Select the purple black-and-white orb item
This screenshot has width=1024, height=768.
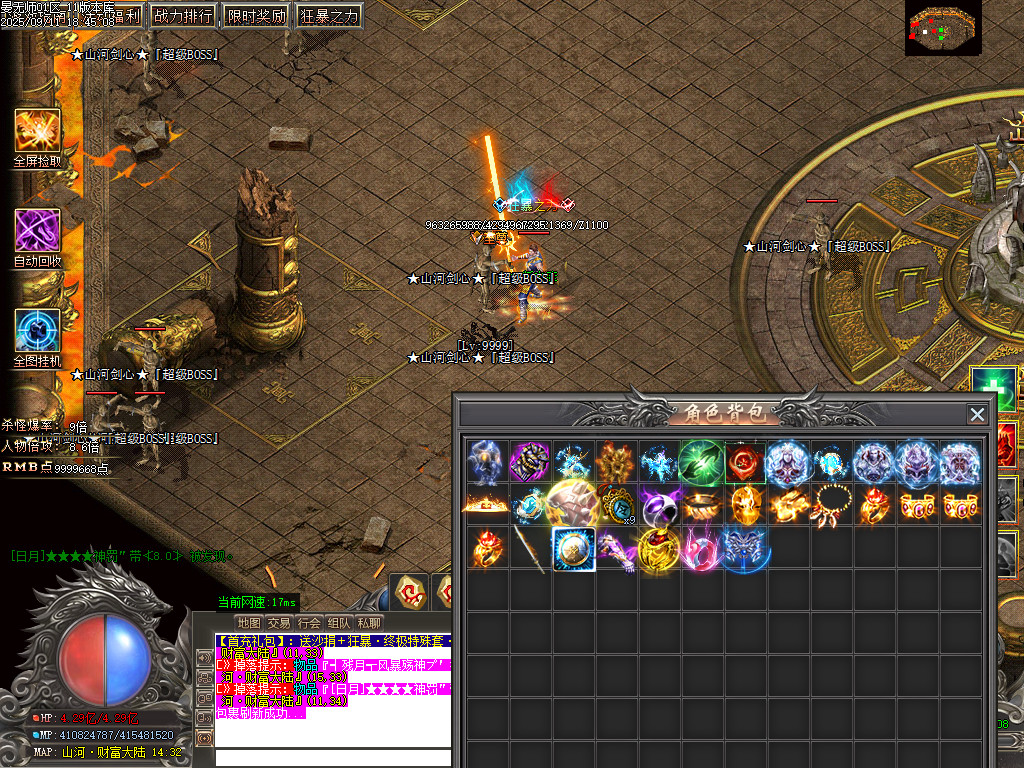pyautogui.click(x=659, y=506)
